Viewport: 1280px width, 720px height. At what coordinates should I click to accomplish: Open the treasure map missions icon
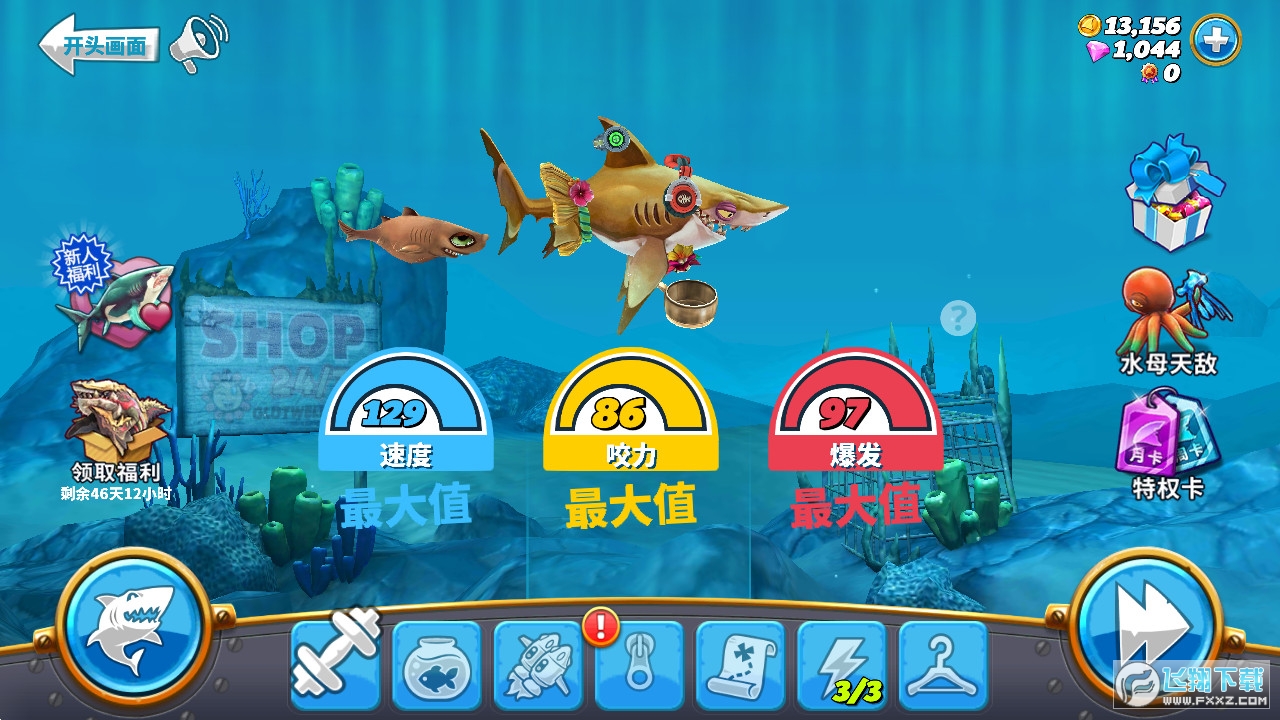[743, 663]
